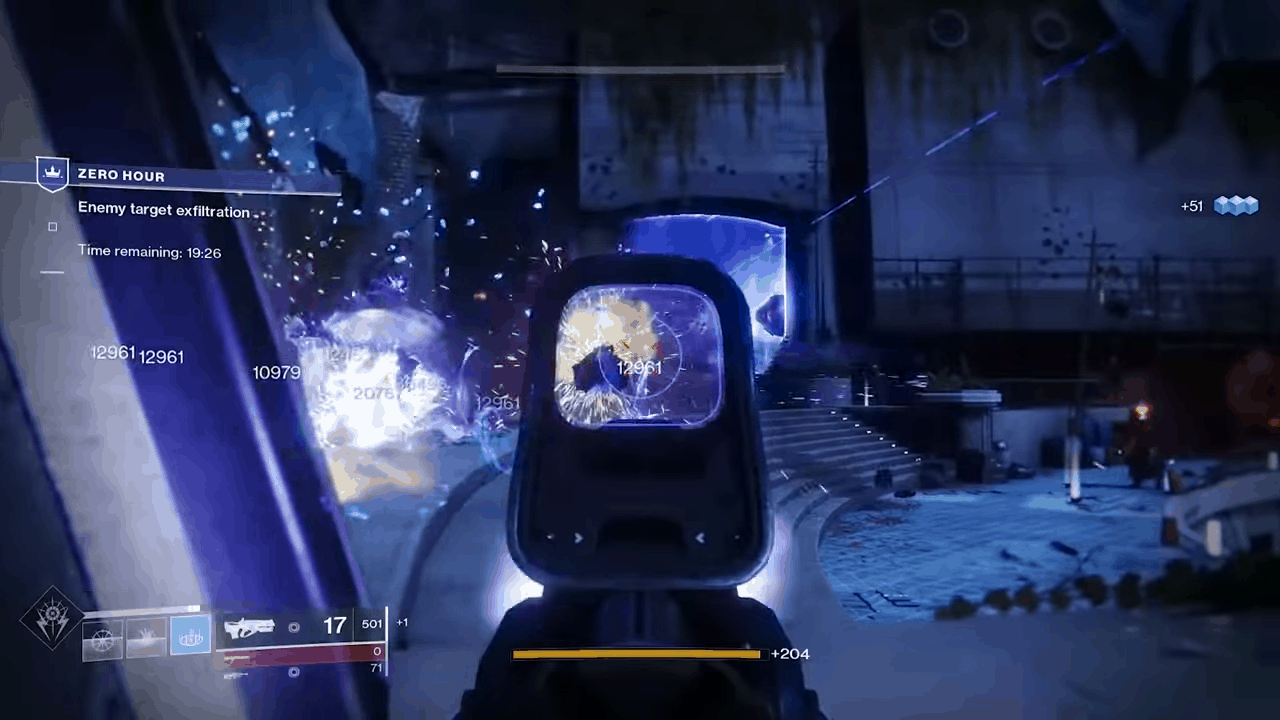Screen dimensions: 1280x720
Task: Click the yellow experience progress bar
Action: 636,653
